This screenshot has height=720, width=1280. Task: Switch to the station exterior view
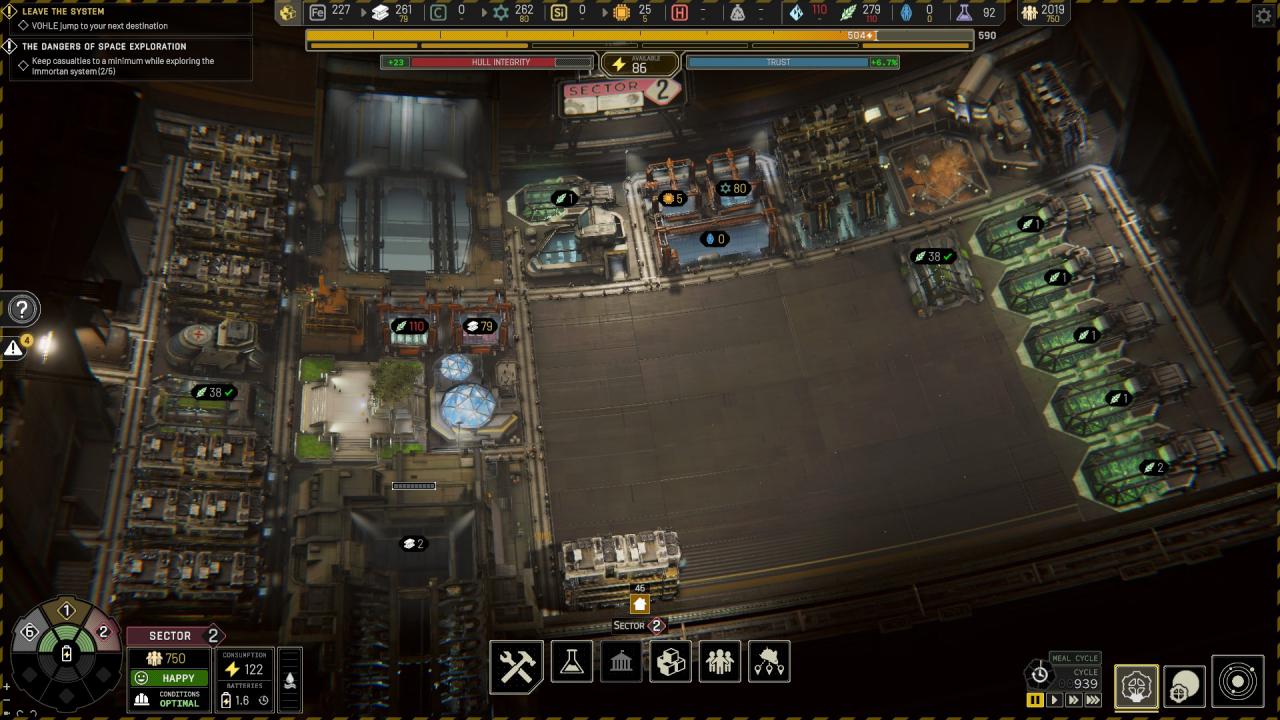click(1184, 686)
